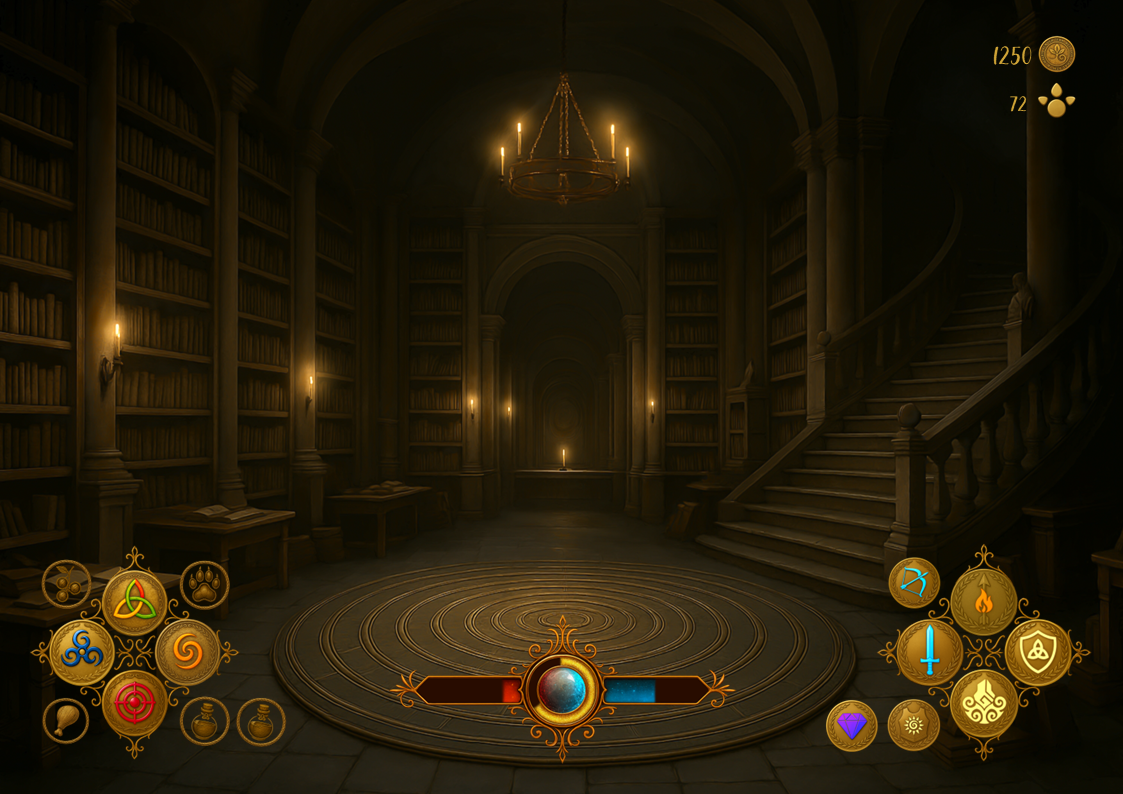Screen dimensions: 1123x794
Task: Activate the trinity knot shield ability
Action: 1037,652
